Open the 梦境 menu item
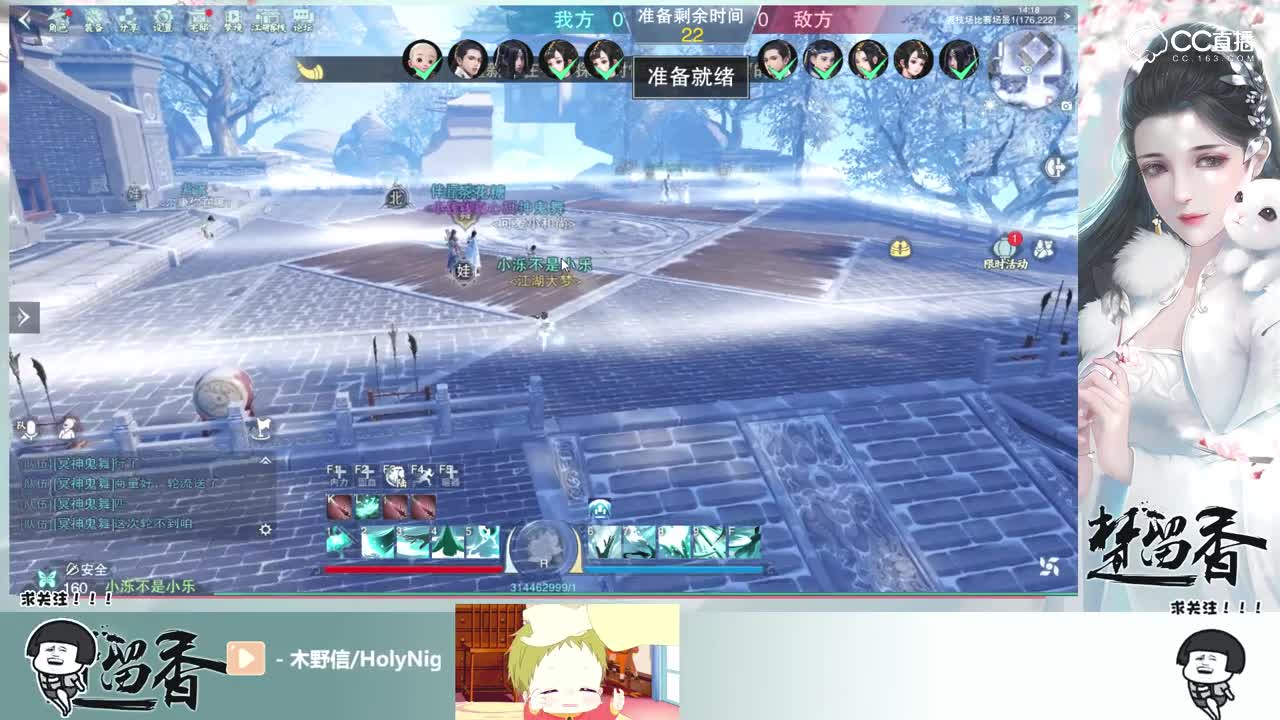Screen dimensions: 1280x720 coord(233,20)
